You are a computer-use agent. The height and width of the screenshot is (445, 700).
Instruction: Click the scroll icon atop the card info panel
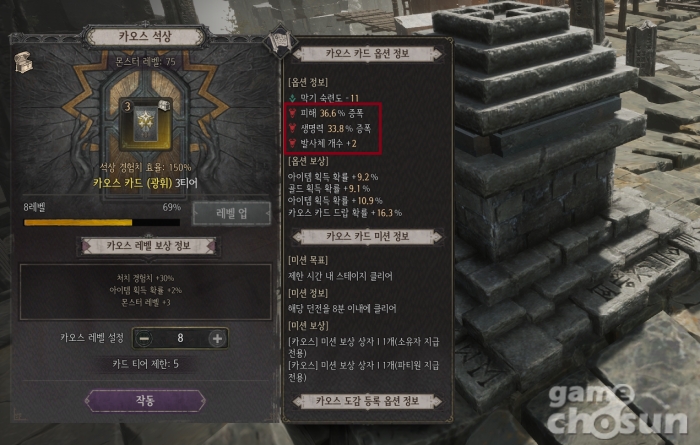coord(281,42)
